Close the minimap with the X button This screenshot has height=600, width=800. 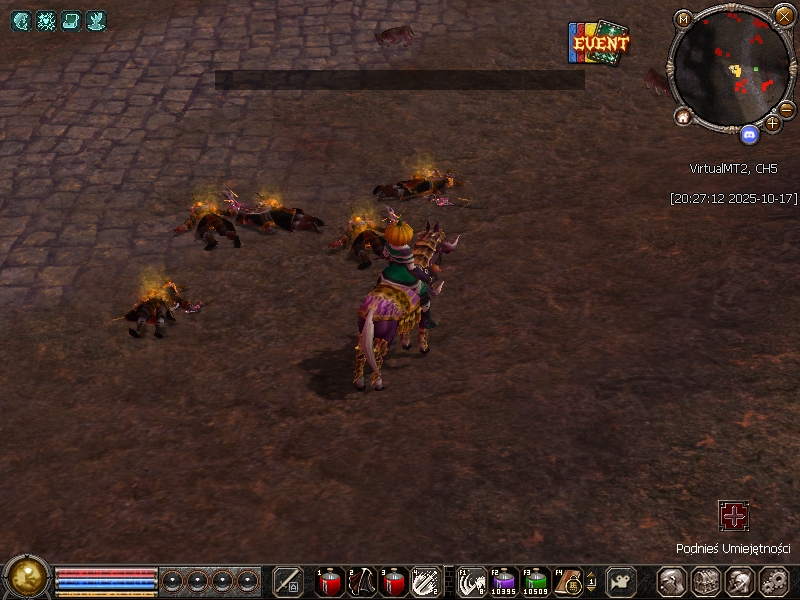pyautogui.click(x=785, y=16)
